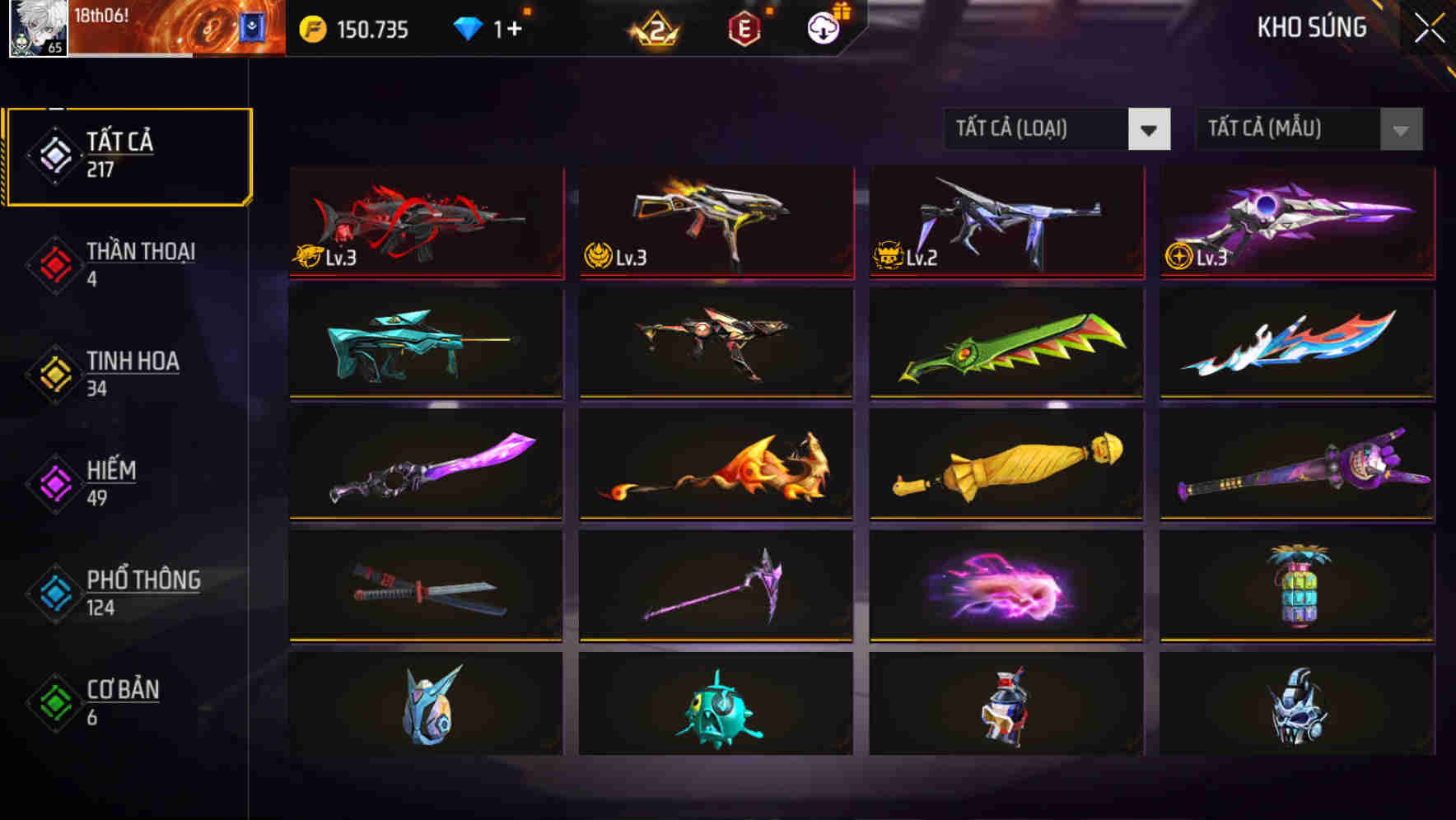The width and height of the screenshot is (1456, 820).
Task: Open the TẤT CẢ (MẪU) dropdown
Action: pos(1306,129)
